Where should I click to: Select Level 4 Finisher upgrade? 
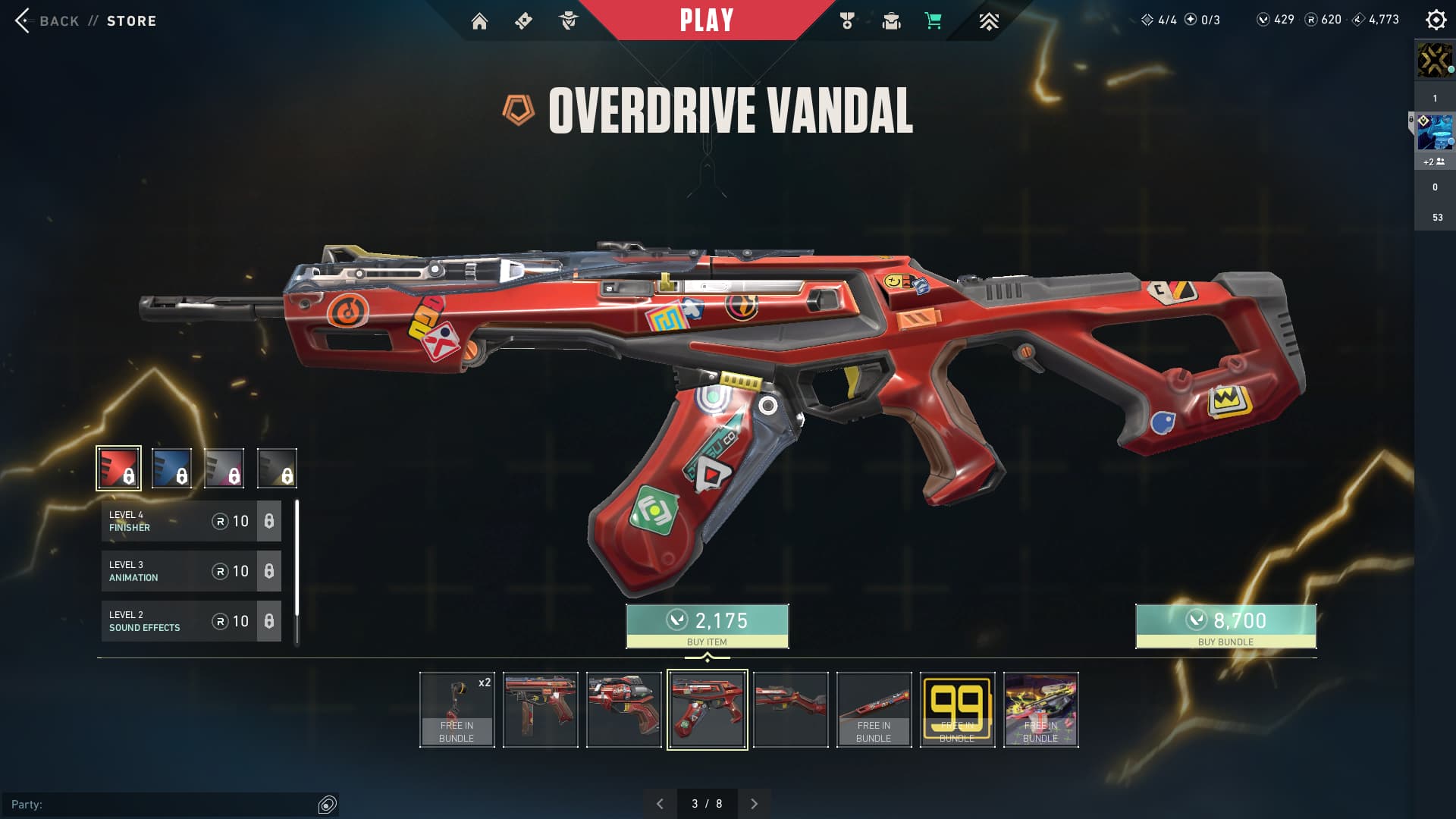click(191, 521)
